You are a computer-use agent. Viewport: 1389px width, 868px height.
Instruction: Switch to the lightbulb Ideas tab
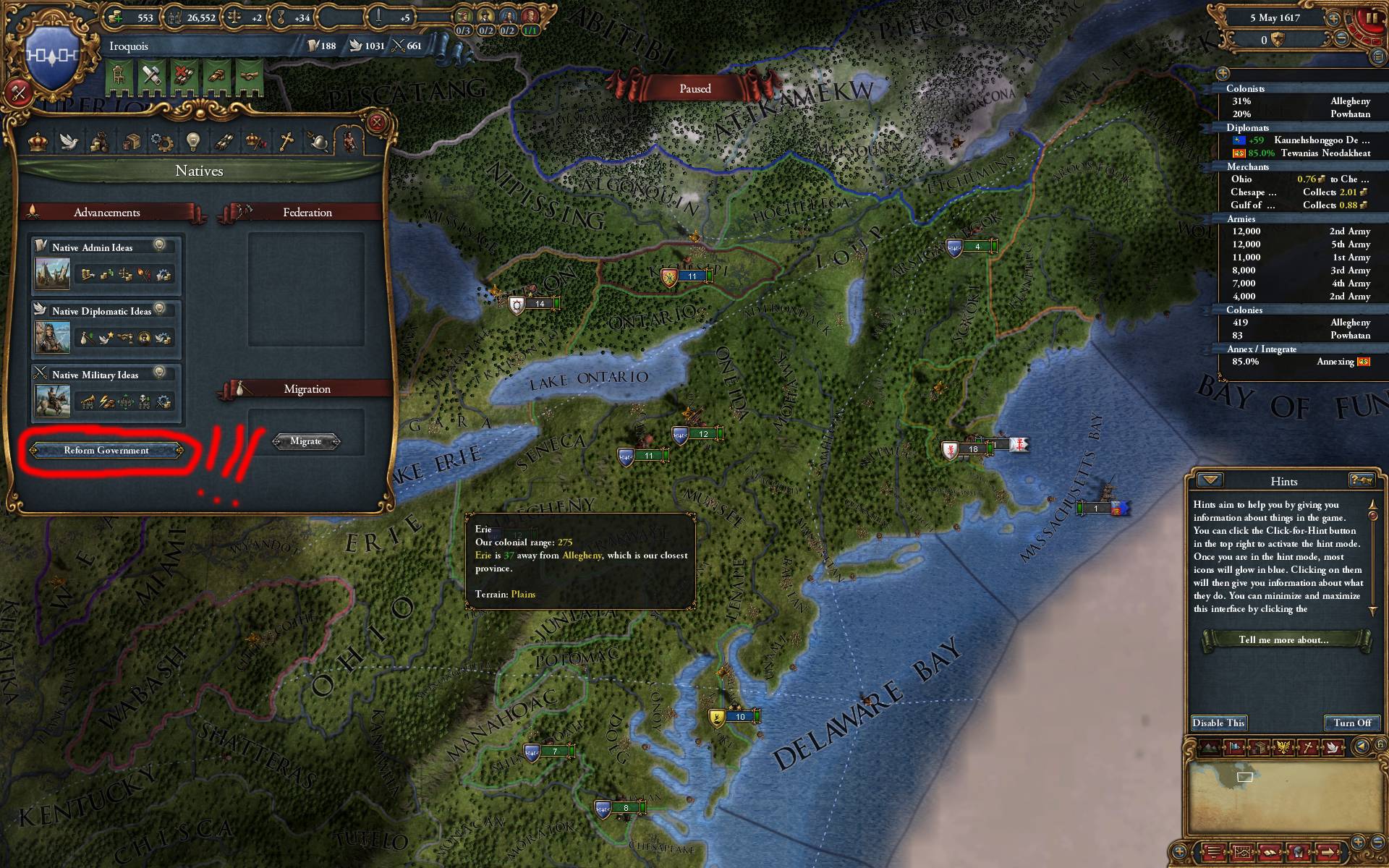(192, 142)
